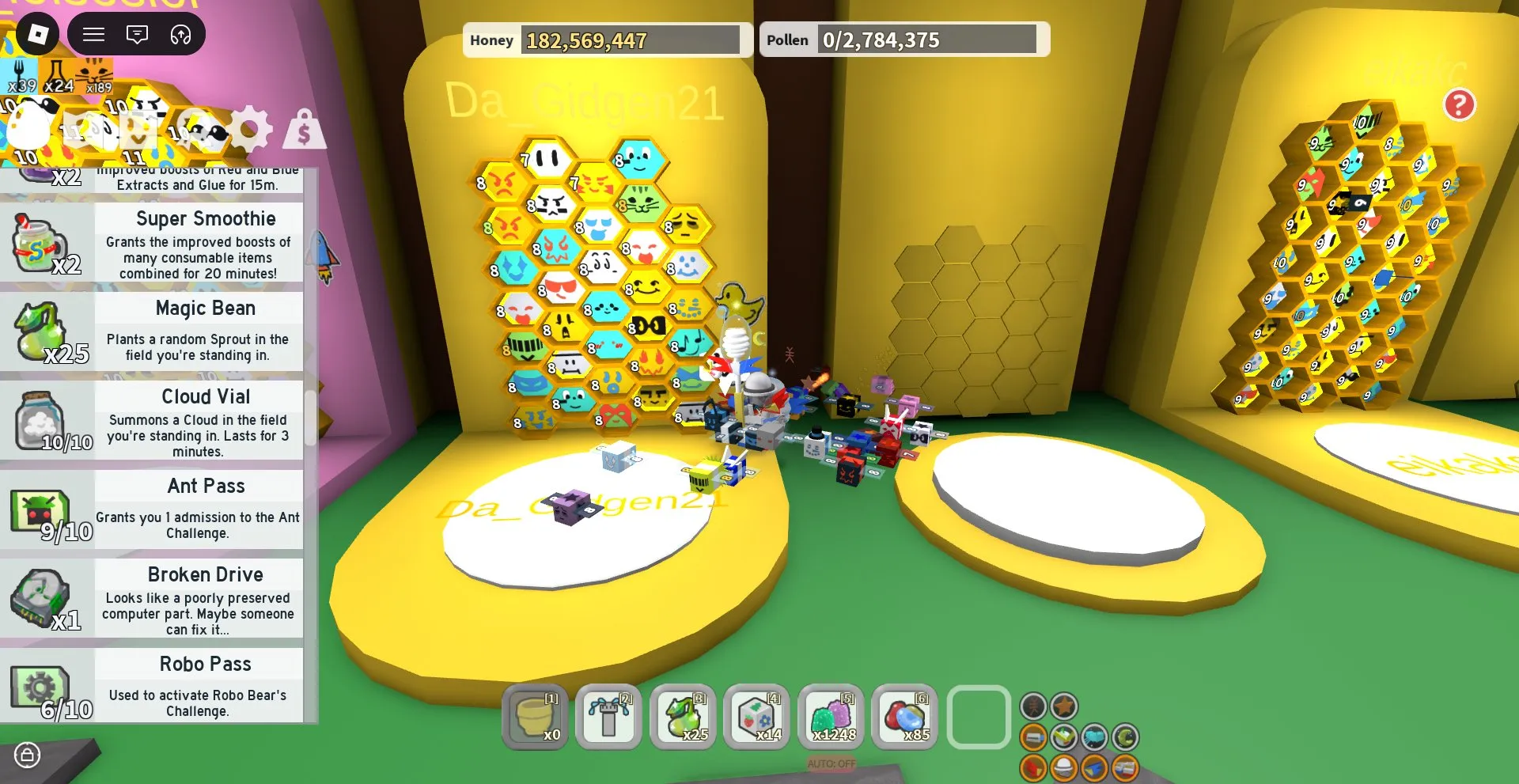Image resolution: width=1519 pixels, height=784 pixels.
Task: Click the Cloud Vial inventory entry
Action: [198, 423]
